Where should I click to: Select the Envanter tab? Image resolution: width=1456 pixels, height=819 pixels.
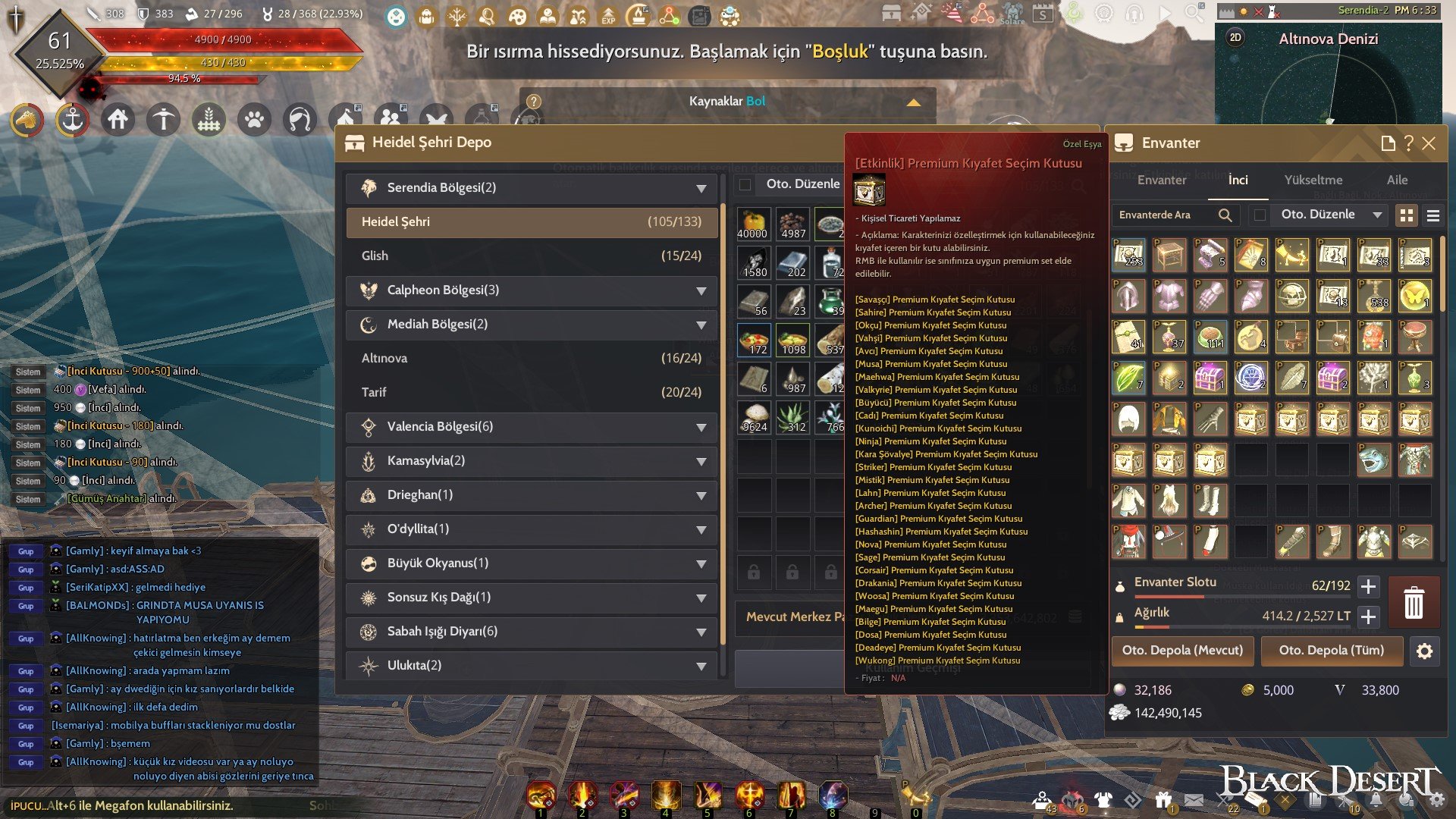point(1161,180)
